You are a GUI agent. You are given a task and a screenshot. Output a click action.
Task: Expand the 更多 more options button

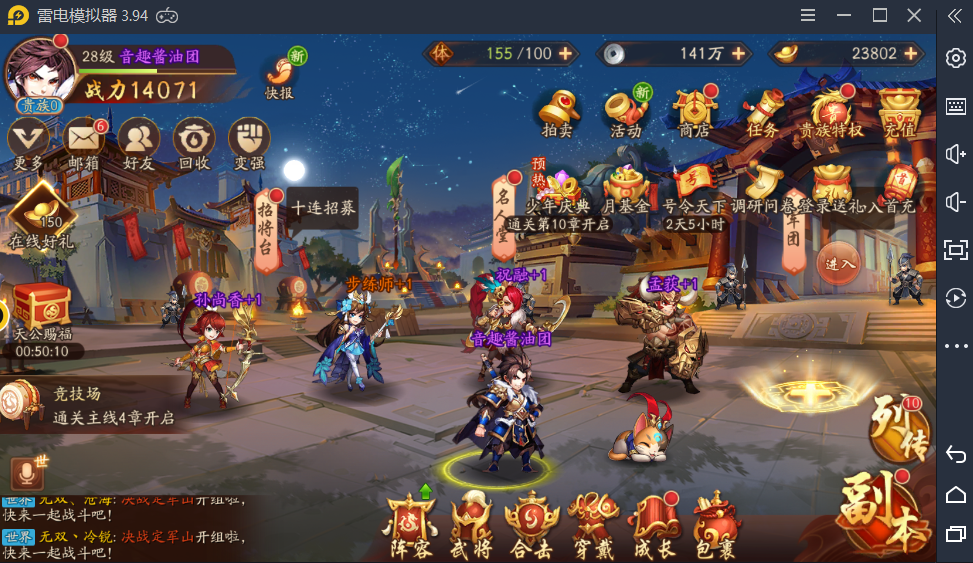[x=28, y=139]
